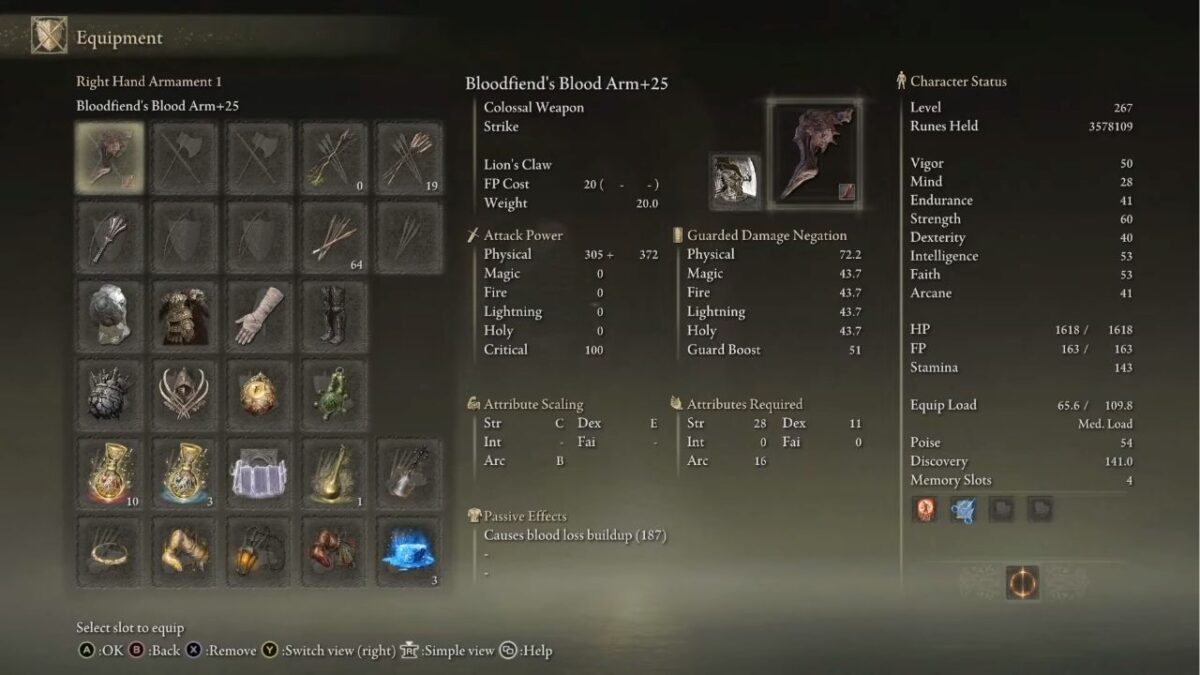Click the Lion's Claw skill icon
This screenshot has height=675, width=1200.
(735, 181)
